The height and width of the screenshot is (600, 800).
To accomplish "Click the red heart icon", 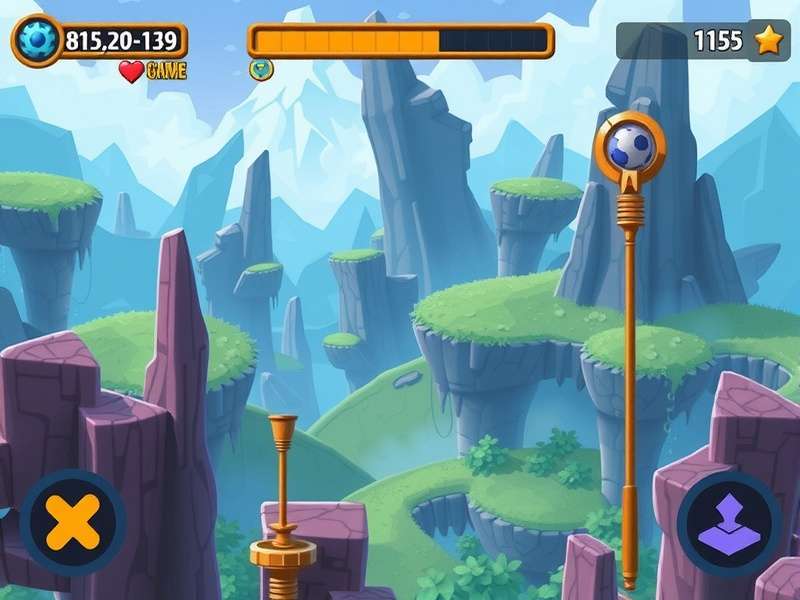I will (x=131, y=71).
